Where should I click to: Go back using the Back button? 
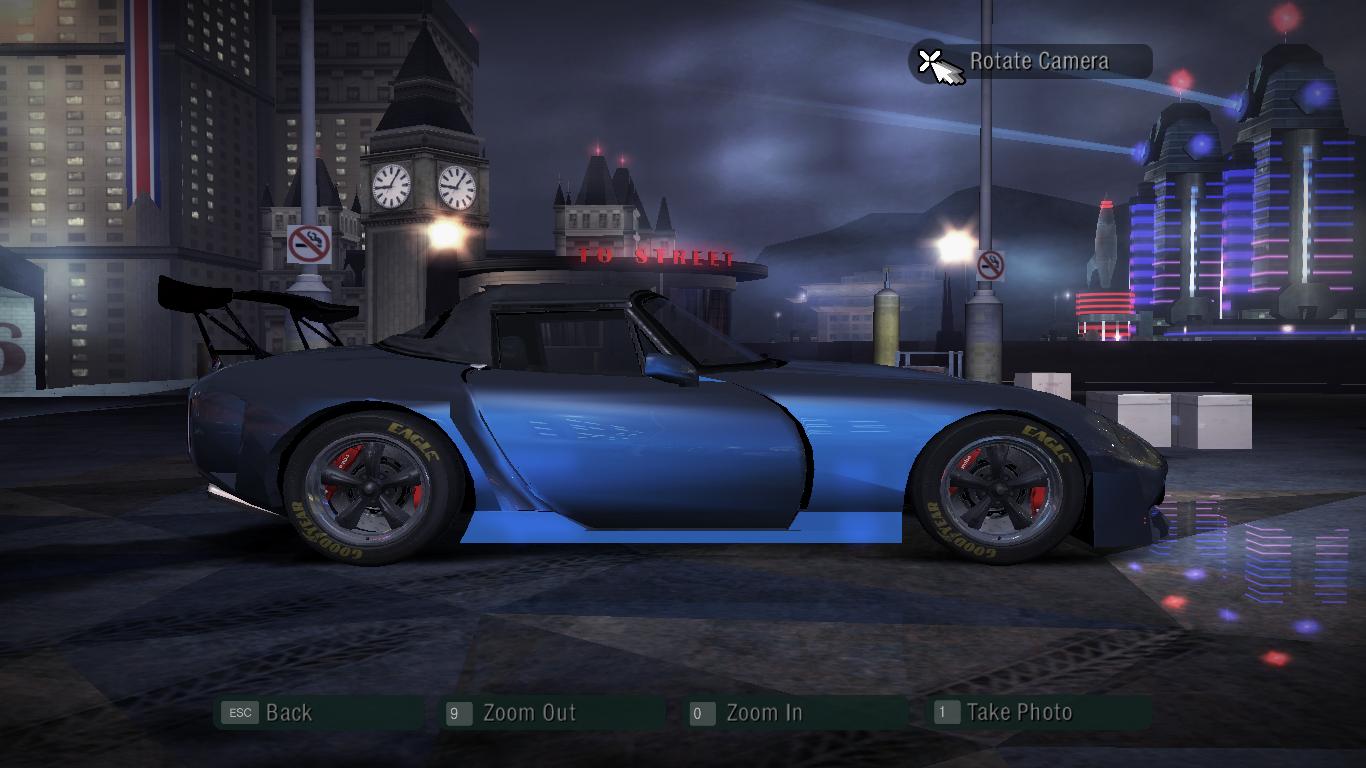[x=288, y=713]
